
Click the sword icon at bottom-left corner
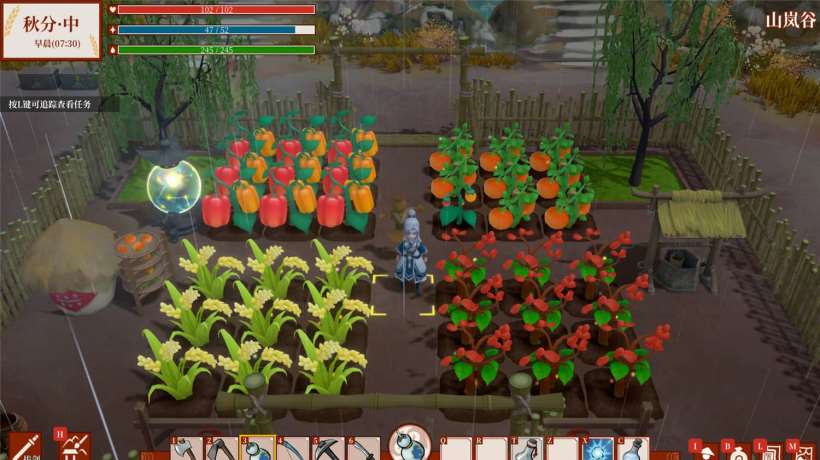[24, 446]
